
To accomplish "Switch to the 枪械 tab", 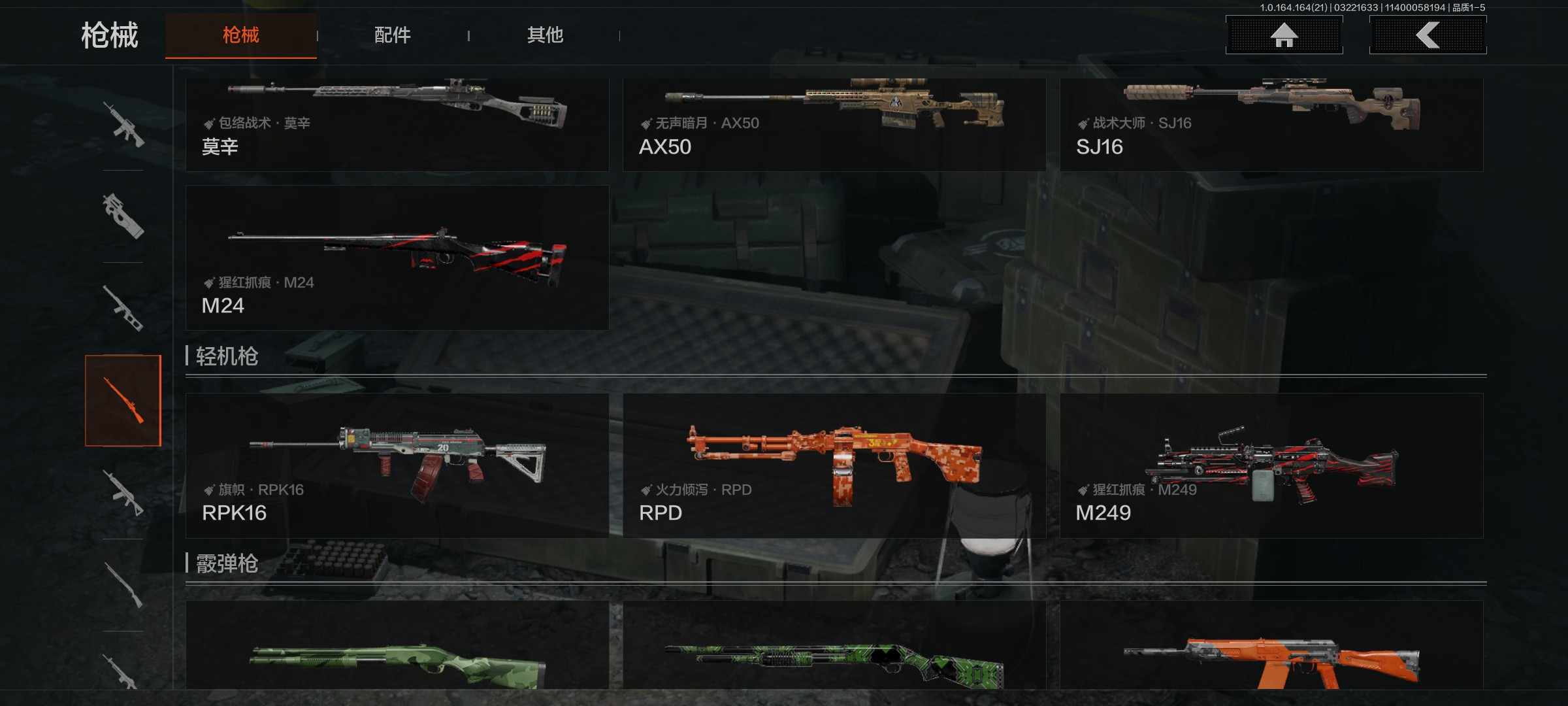I will (240, 35).
